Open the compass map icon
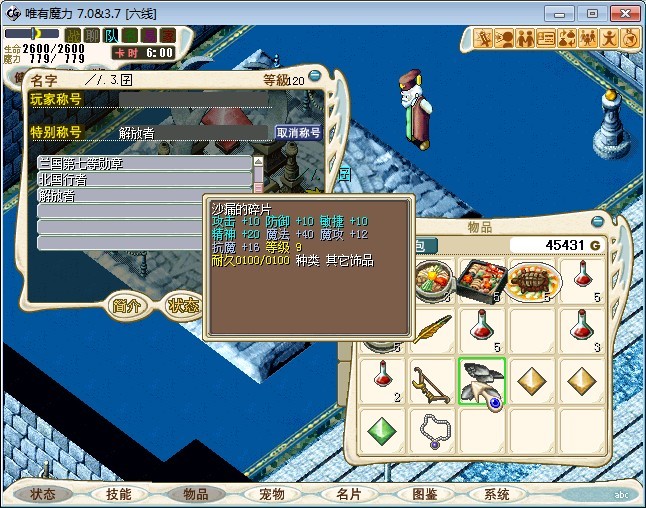 pos(630,39)
